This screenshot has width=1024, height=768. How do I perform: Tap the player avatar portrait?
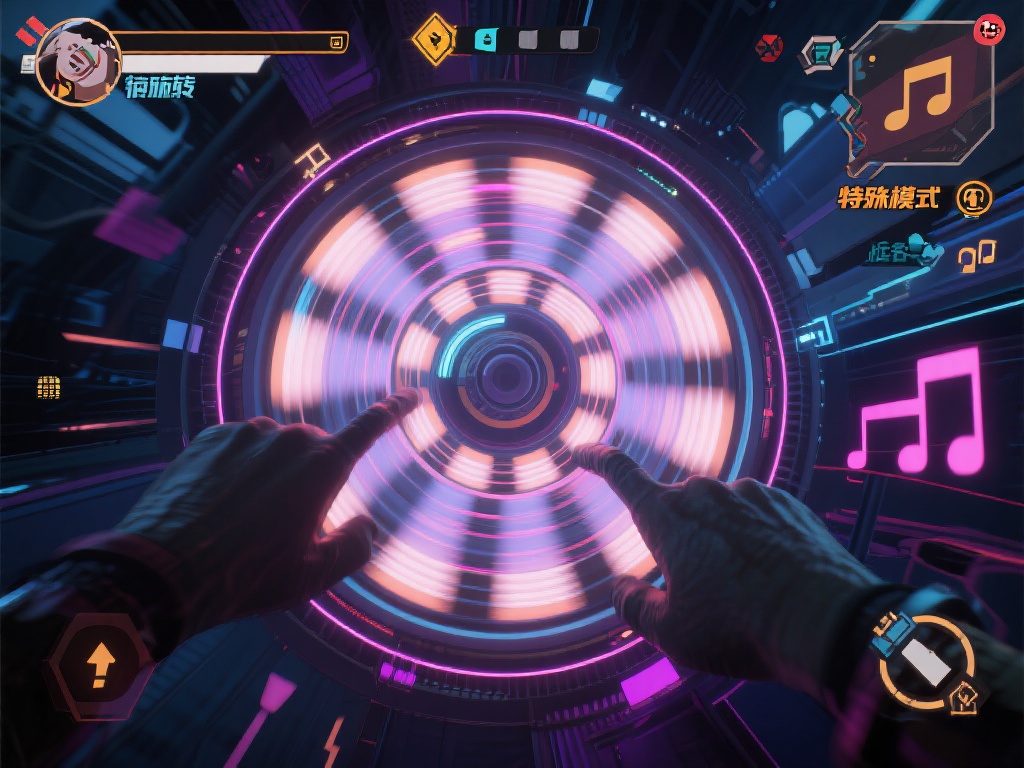coord(77,61)
